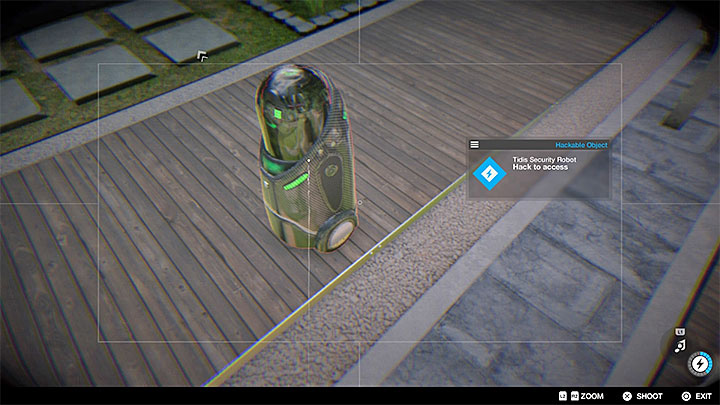
Task: Open the hamburger menu on Hackable Object panel
Action: [474, 144]
